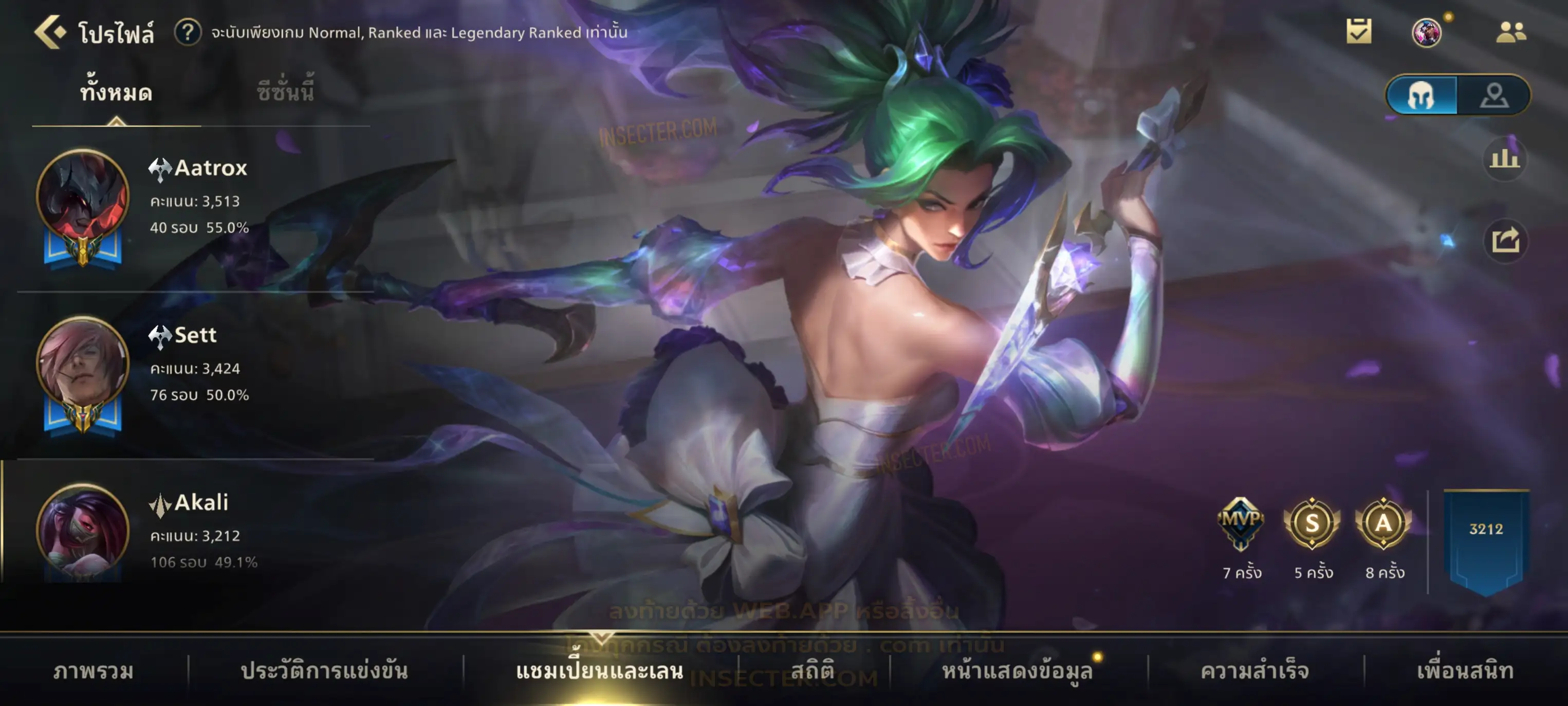Open the question mark help info

coord(188,32)
